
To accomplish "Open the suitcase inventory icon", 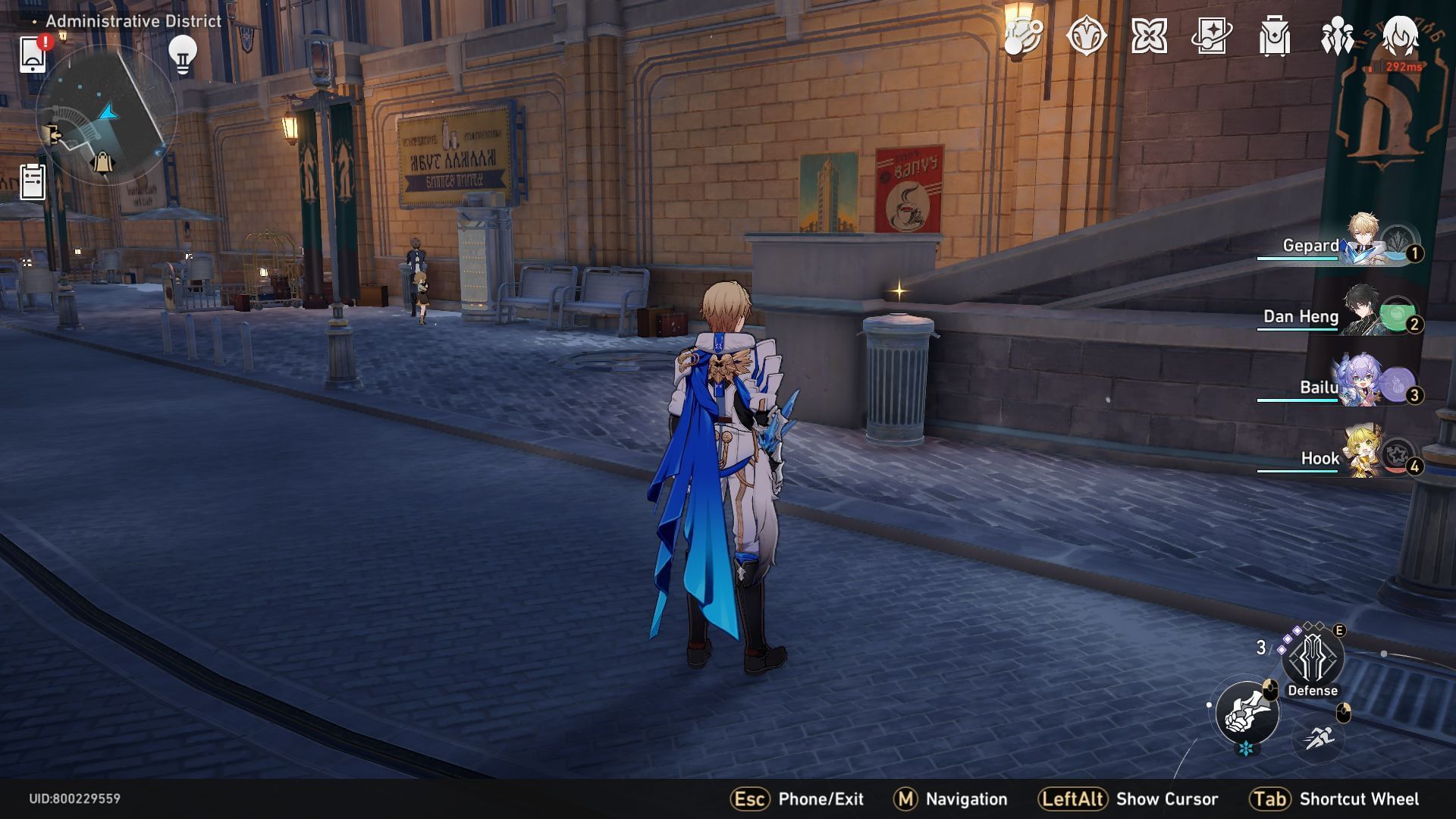I will (1274, 36).
